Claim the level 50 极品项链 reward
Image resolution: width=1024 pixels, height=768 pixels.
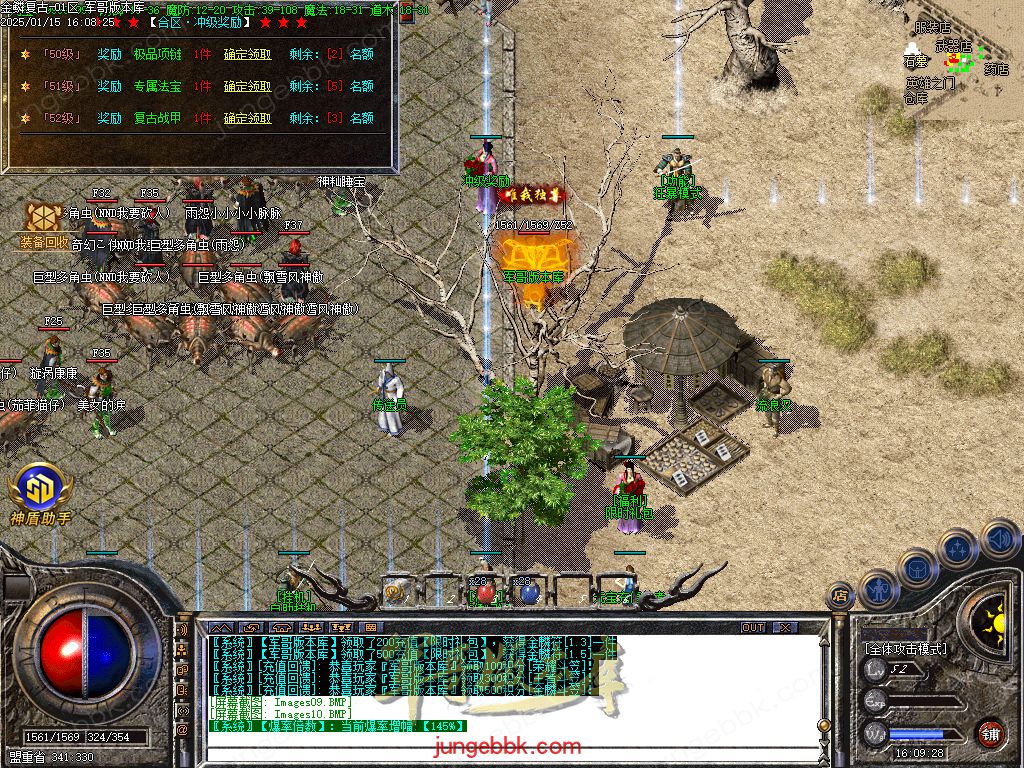[x=247, y=54]
